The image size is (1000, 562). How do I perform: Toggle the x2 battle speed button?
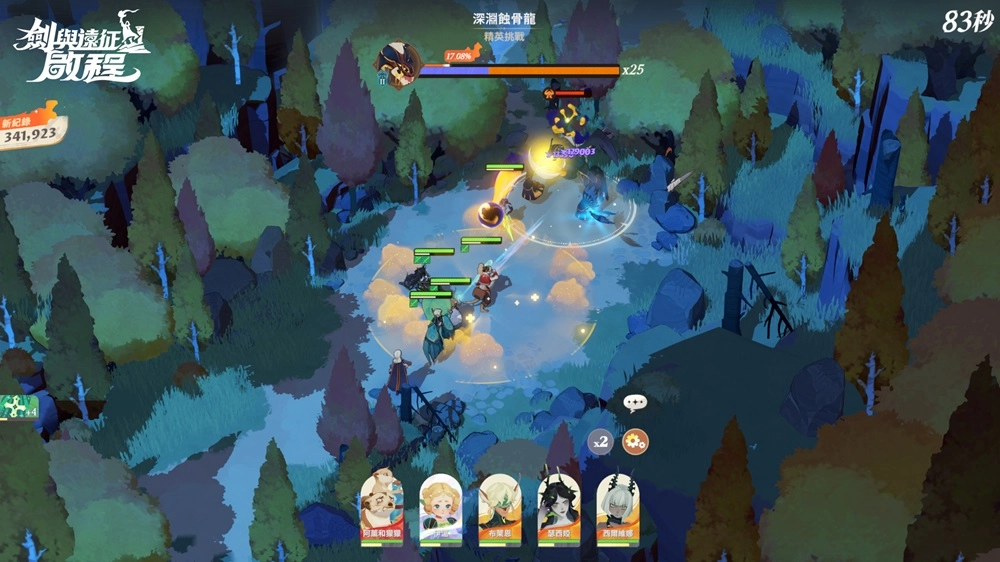pyautogui.click(x=600, y=441)
